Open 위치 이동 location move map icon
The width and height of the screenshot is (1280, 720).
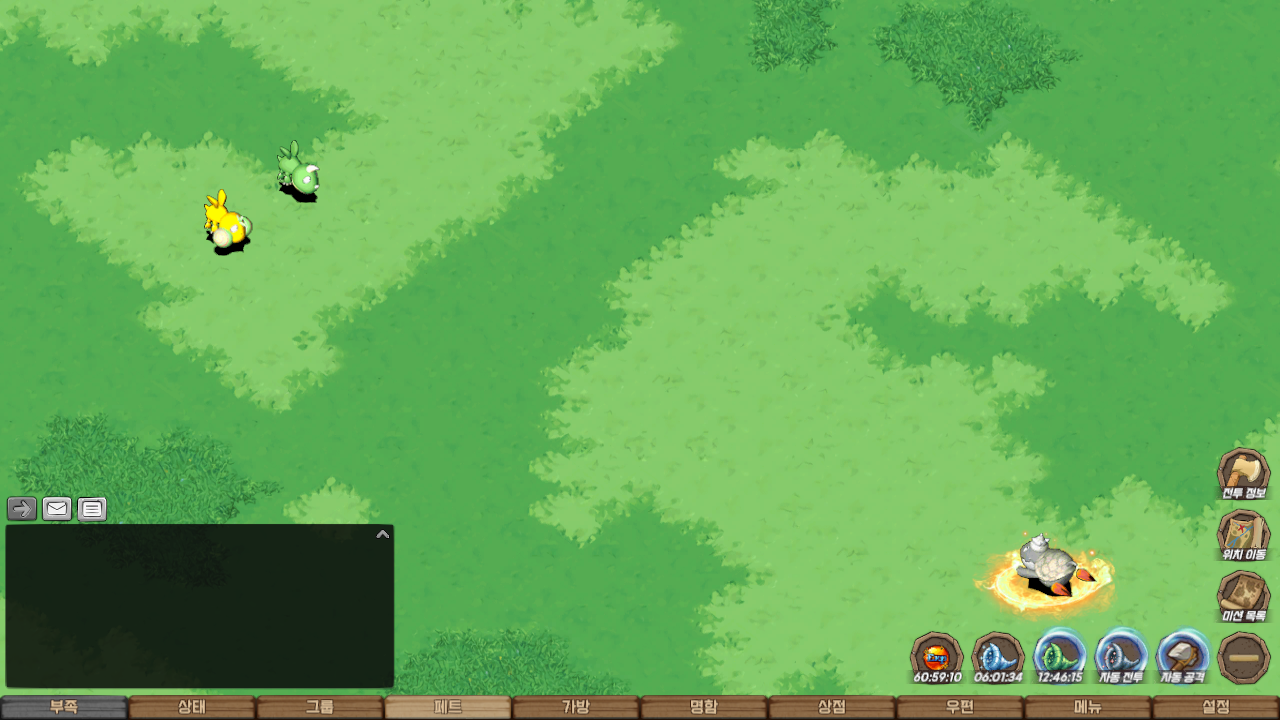click(x=1243, y=535)
